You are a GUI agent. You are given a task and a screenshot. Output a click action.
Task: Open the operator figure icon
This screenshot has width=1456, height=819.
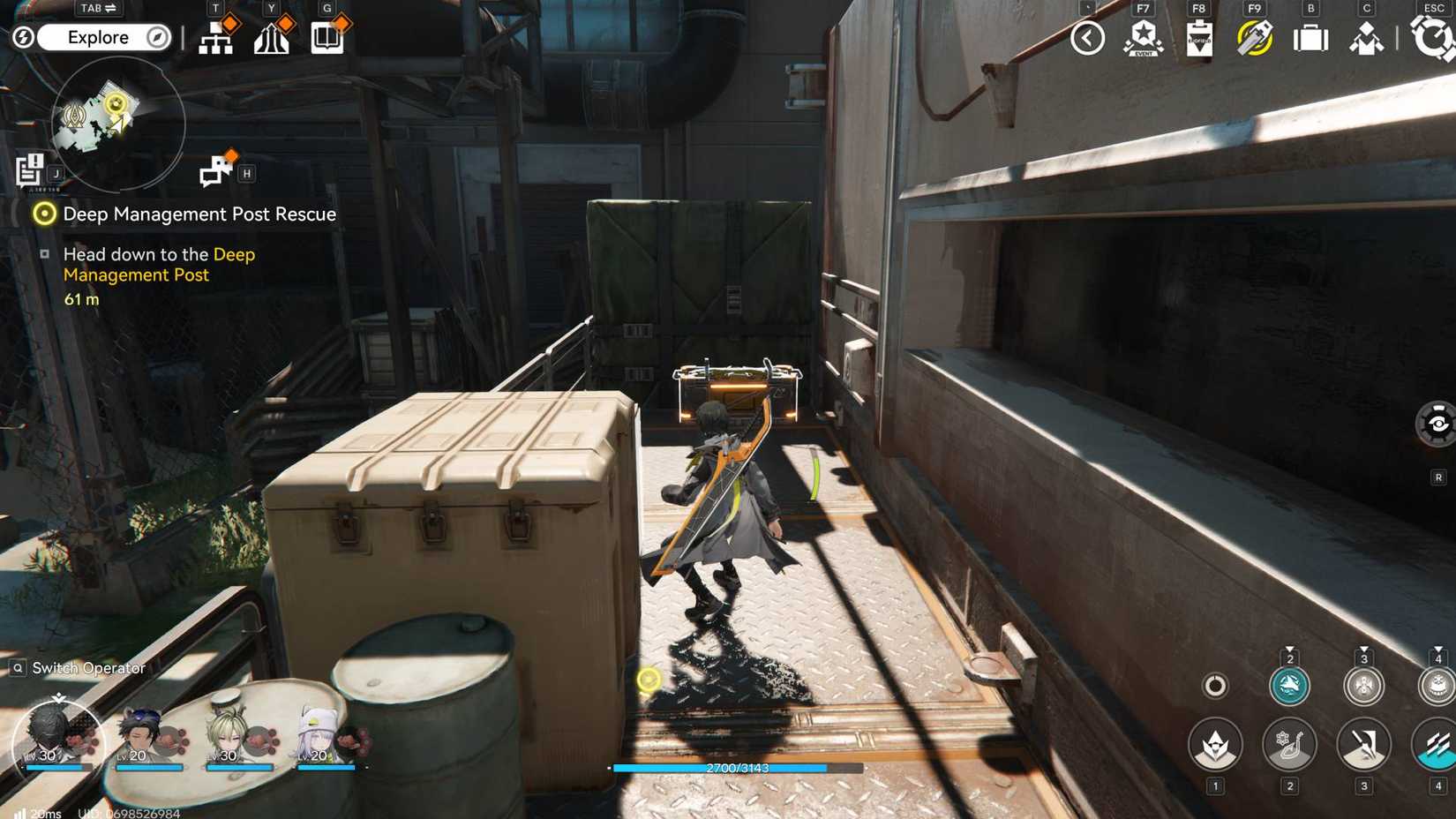(1366, 39)
